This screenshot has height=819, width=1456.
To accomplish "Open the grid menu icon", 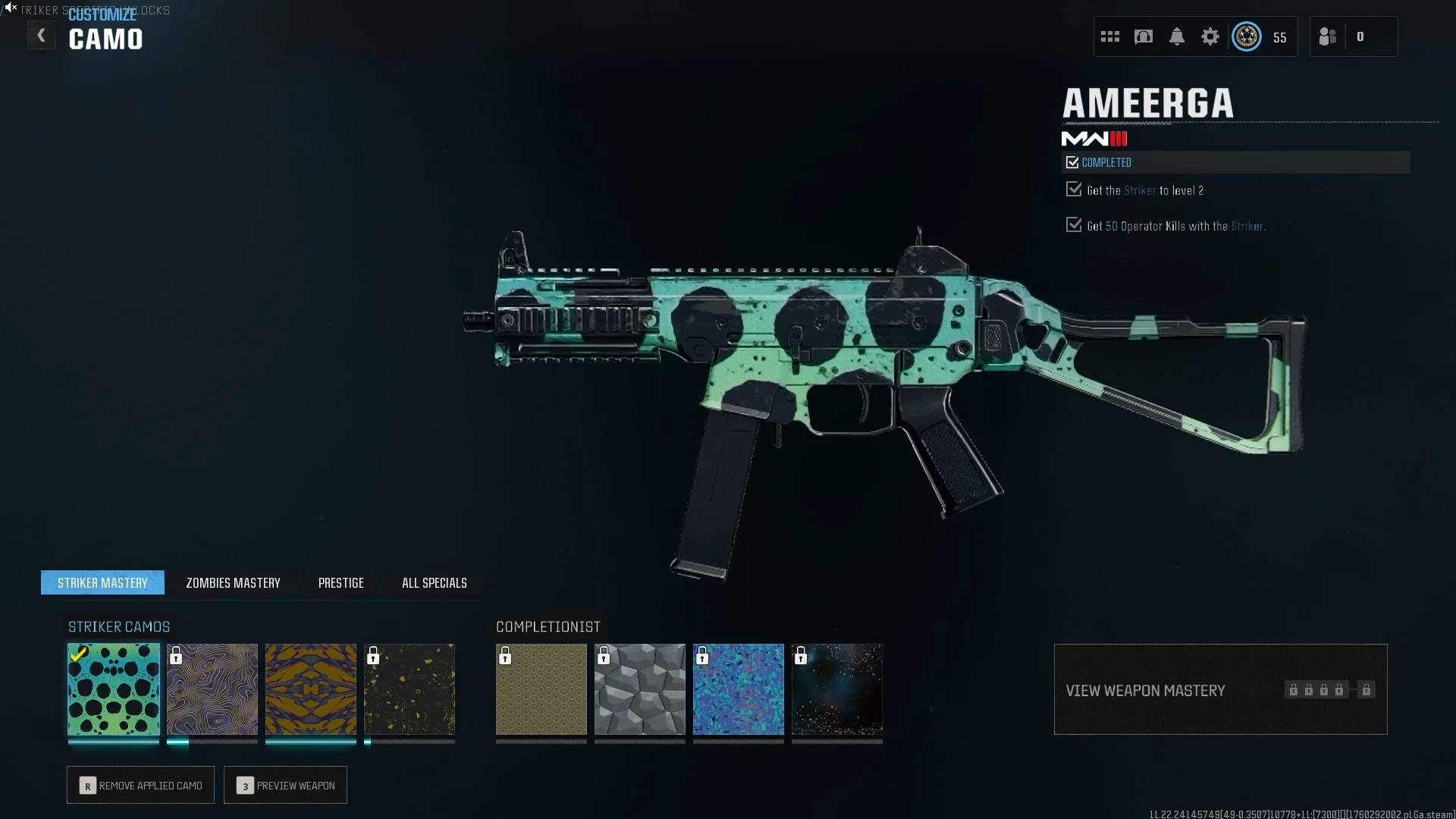I will pos(1110,36).
